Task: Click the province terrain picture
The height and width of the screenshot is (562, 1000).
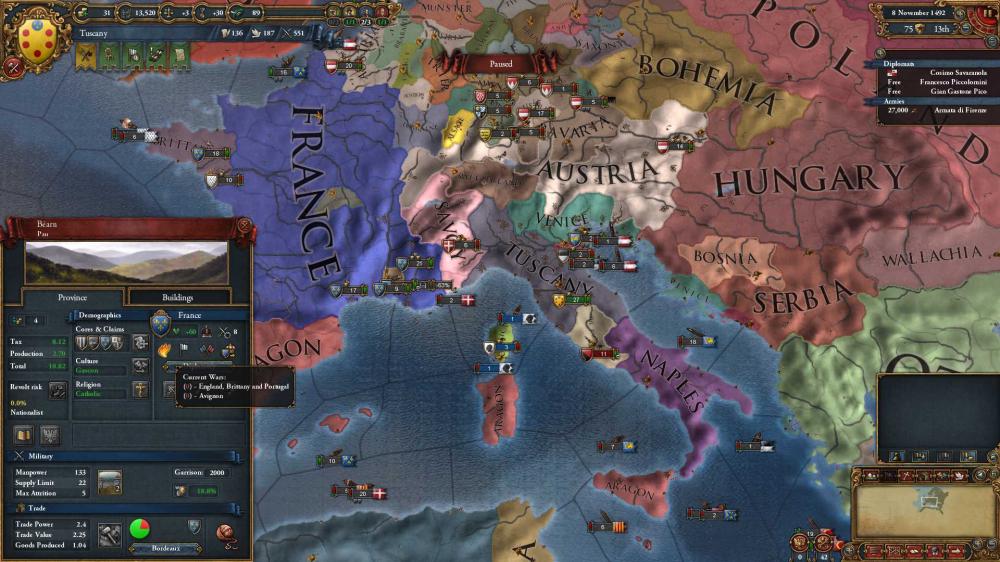Action: [x=126, y=262]
